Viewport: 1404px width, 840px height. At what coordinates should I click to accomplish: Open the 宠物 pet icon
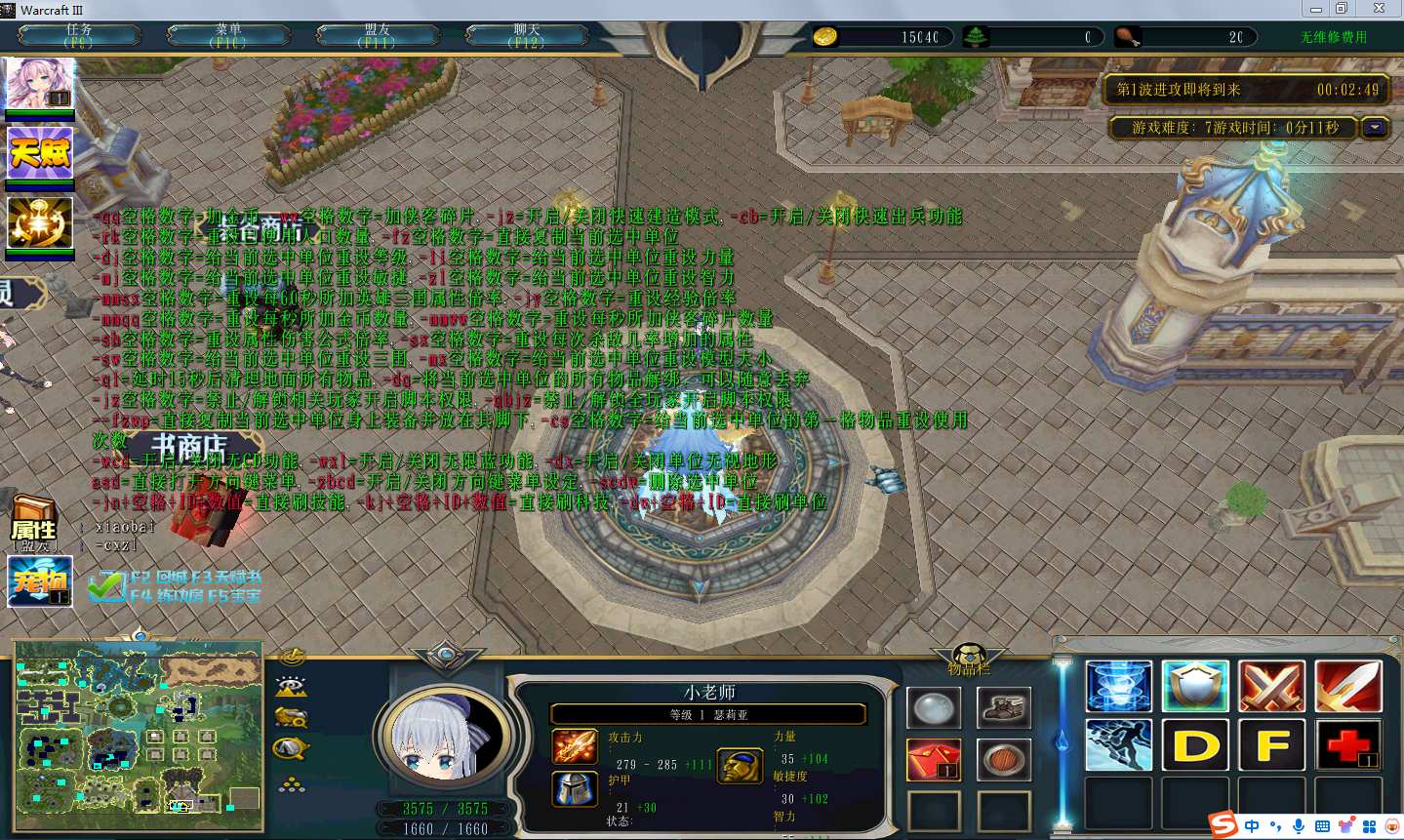[40, 581]
